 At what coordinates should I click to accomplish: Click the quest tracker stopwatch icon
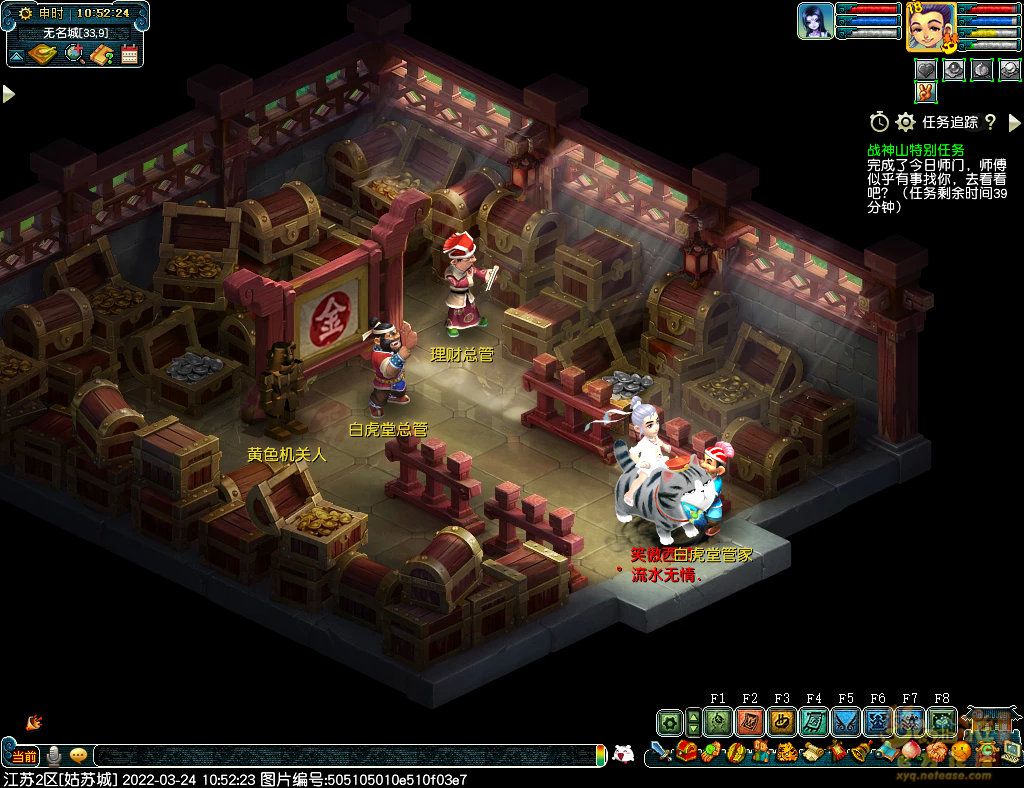pyautogui.click(x=879, y=122)
